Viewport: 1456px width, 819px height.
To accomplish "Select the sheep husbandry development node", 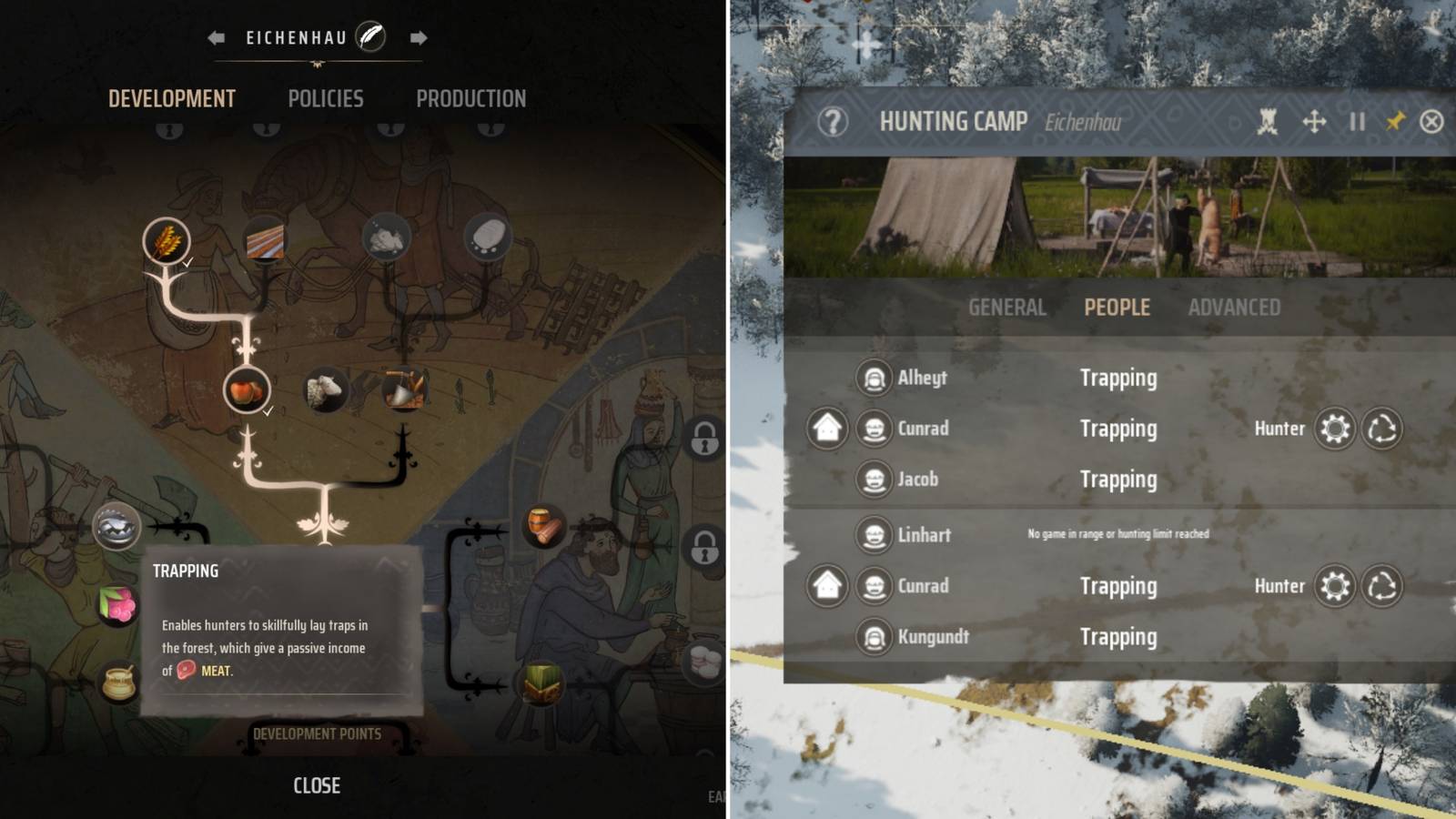I will click(x=325, y=388).
